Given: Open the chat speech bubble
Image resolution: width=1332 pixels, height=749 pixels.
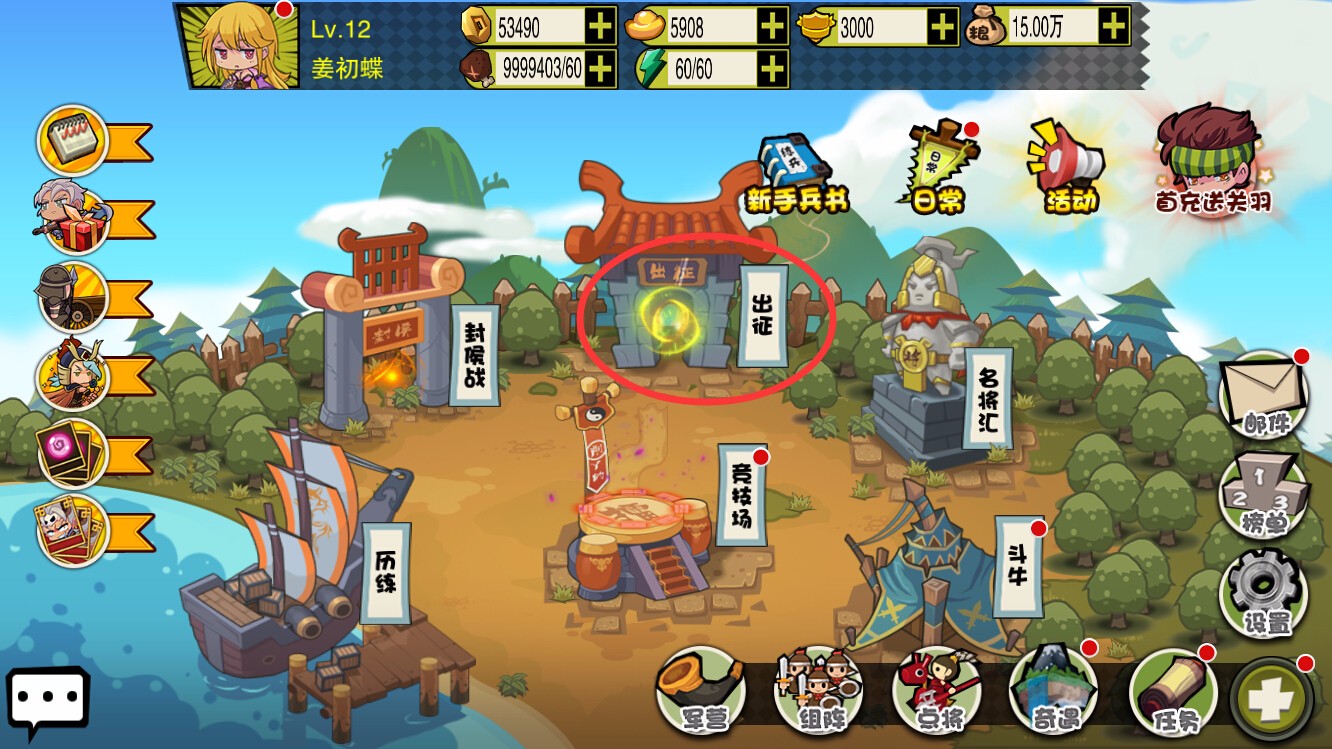Looking at the screenshot, I should click(48, 701).
